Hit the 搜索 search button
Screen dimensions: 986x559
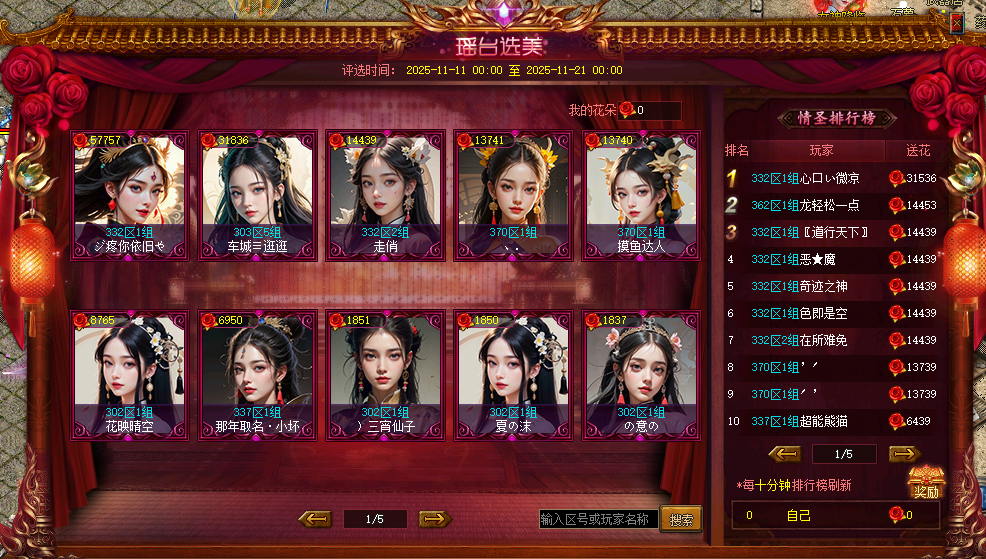[x=681, y=520]
